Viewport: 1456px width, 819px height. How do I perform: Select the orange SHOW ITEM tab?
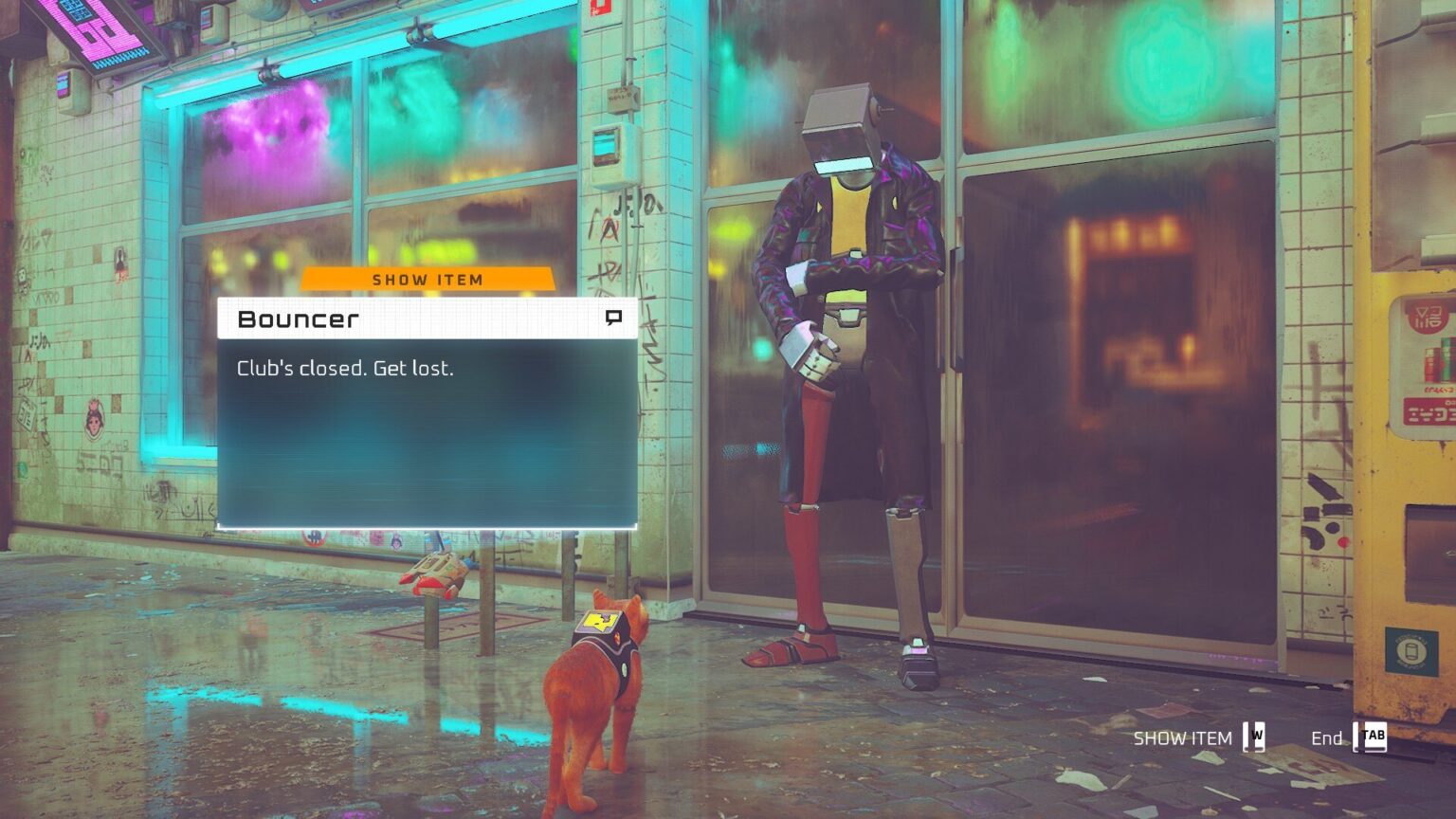pyautogui.click(x=428, y=280)
